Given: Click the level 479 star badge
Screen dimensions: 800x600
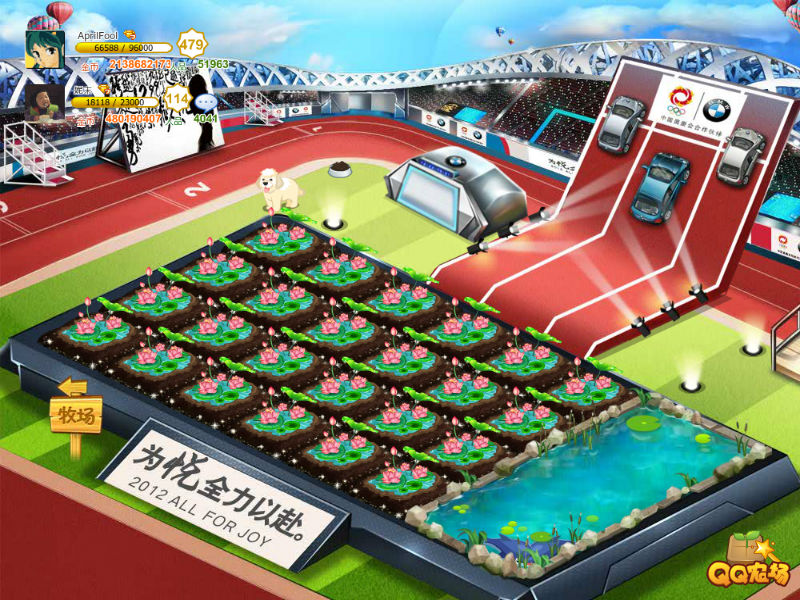Looking at the screenshot, I should coord(191,45).
